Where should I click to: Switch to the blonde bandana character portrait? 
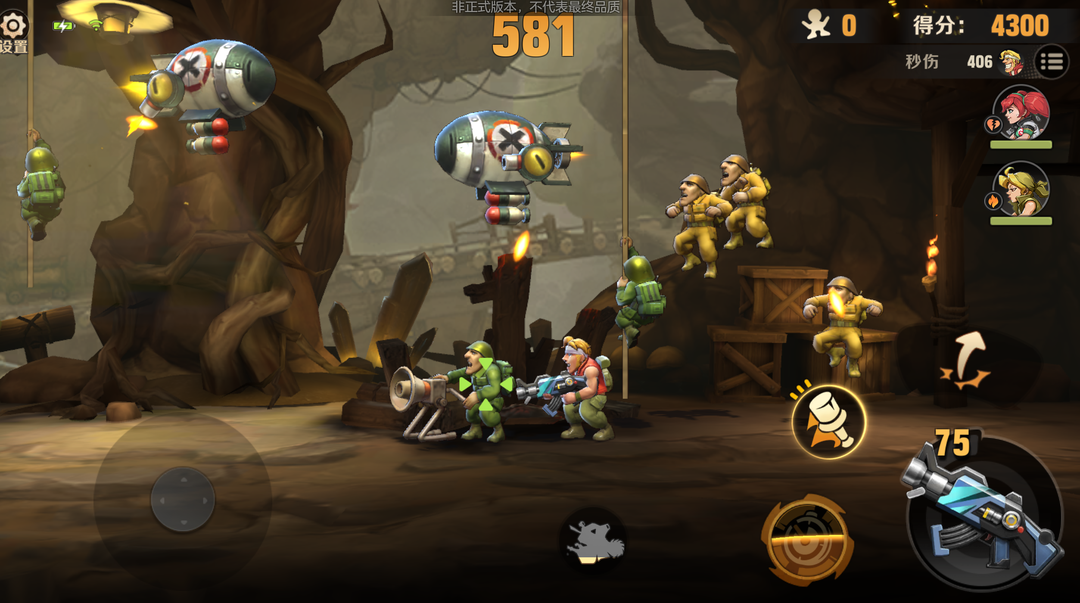[1021, 190]
